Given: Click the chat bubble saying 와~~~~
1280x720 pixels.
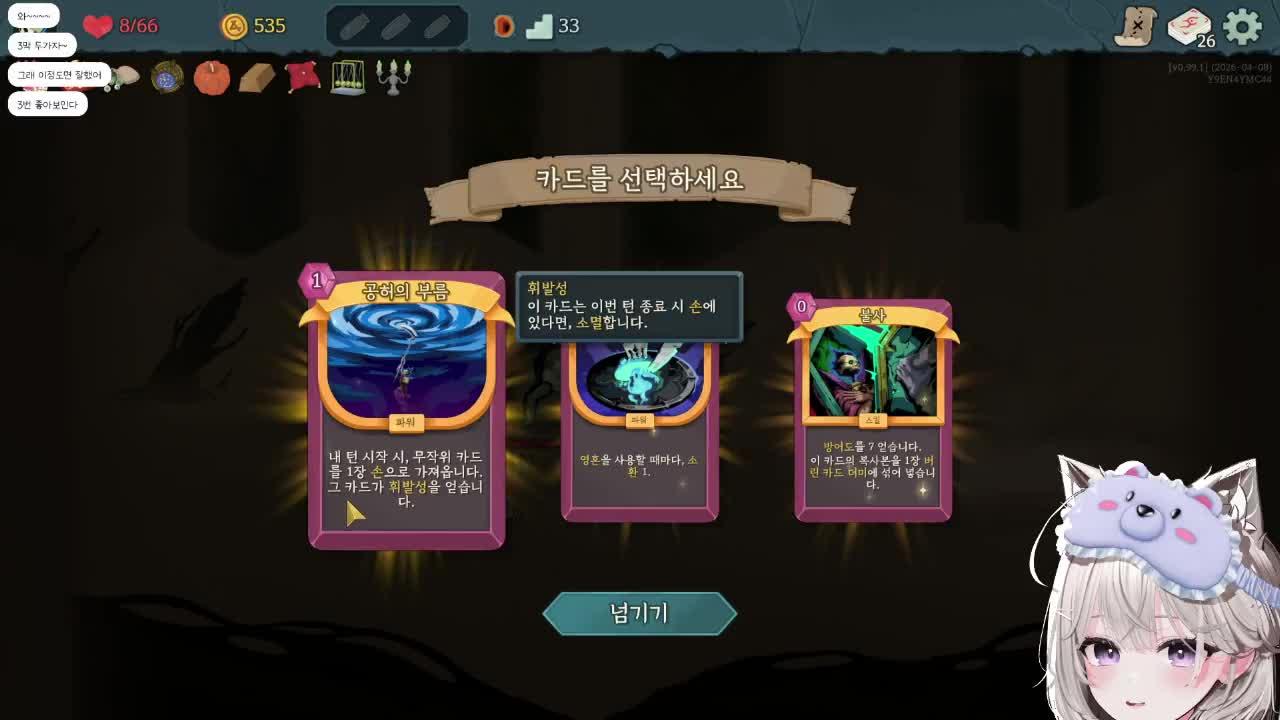Looking at the screenshot, I should [35, 15].
